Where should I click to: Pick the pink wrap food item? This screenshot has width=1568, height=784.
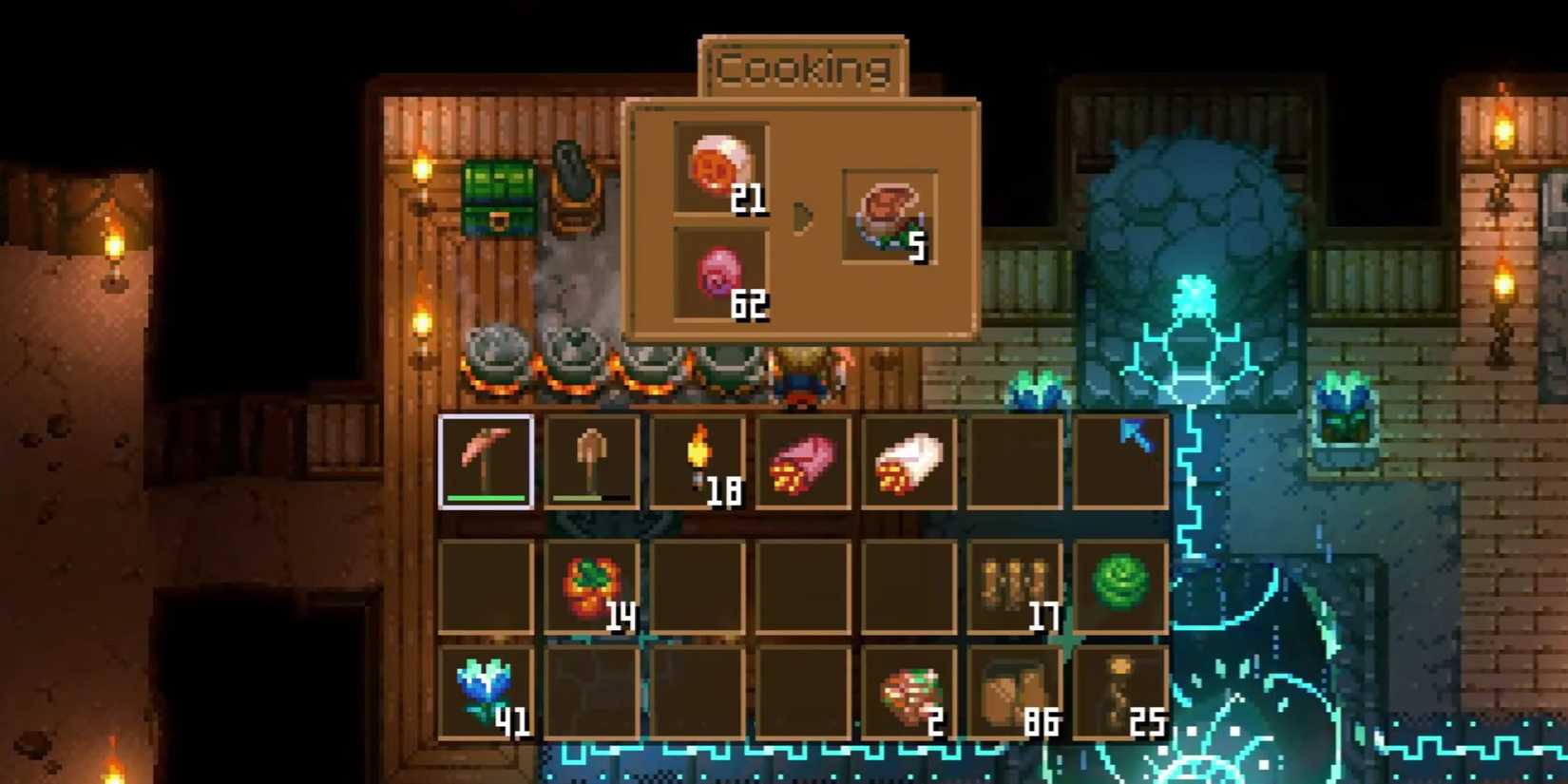pos(803,461)
